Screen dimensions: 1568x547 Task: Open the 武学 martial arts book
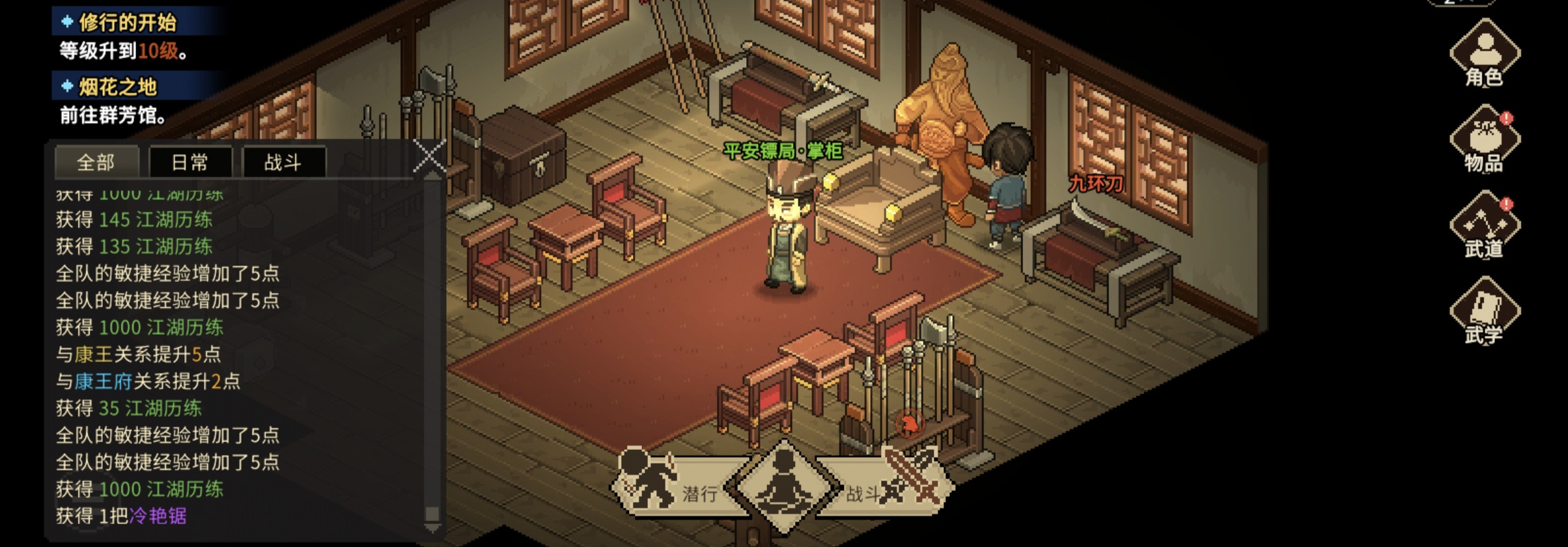click(1485, 313)
